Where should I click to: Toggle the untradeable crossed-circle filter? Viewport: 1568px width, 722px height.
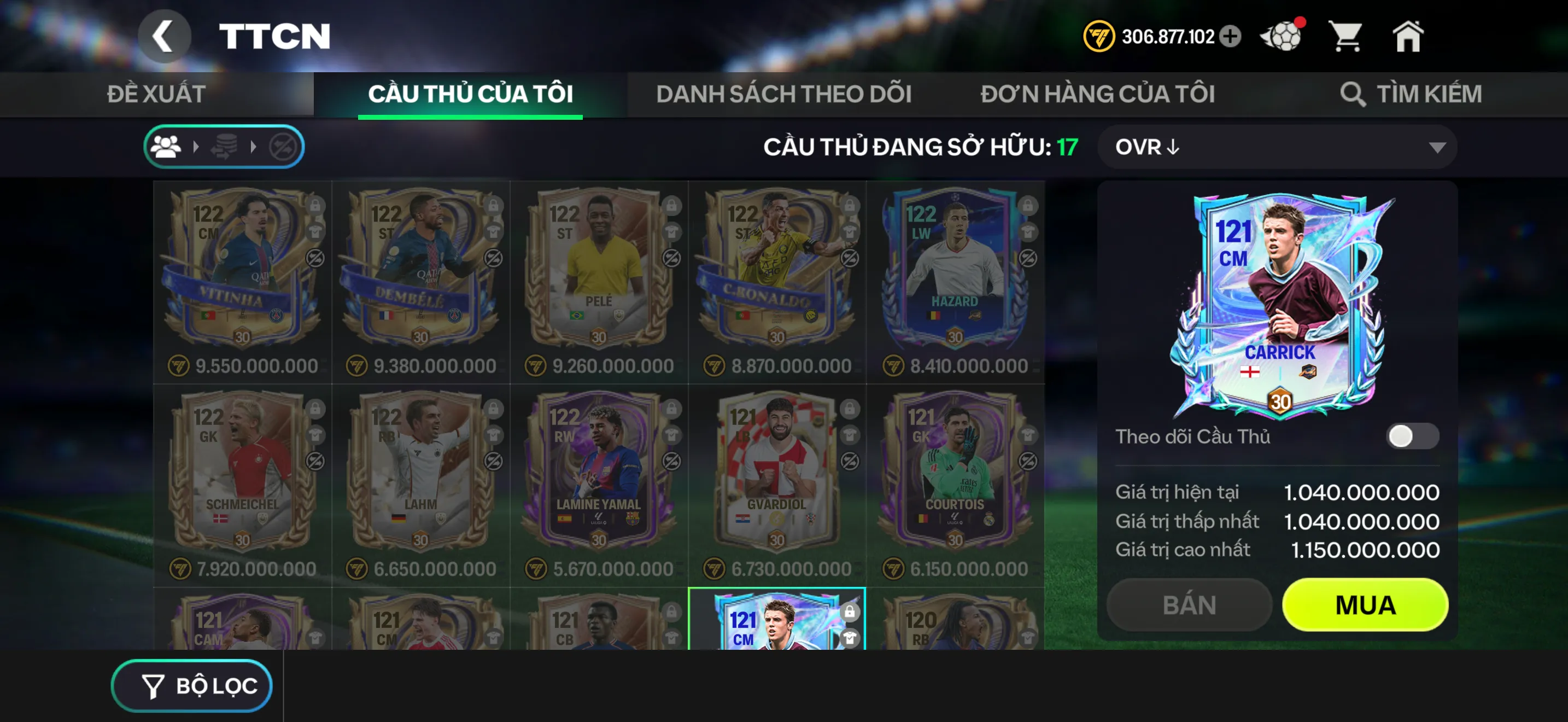285,145
